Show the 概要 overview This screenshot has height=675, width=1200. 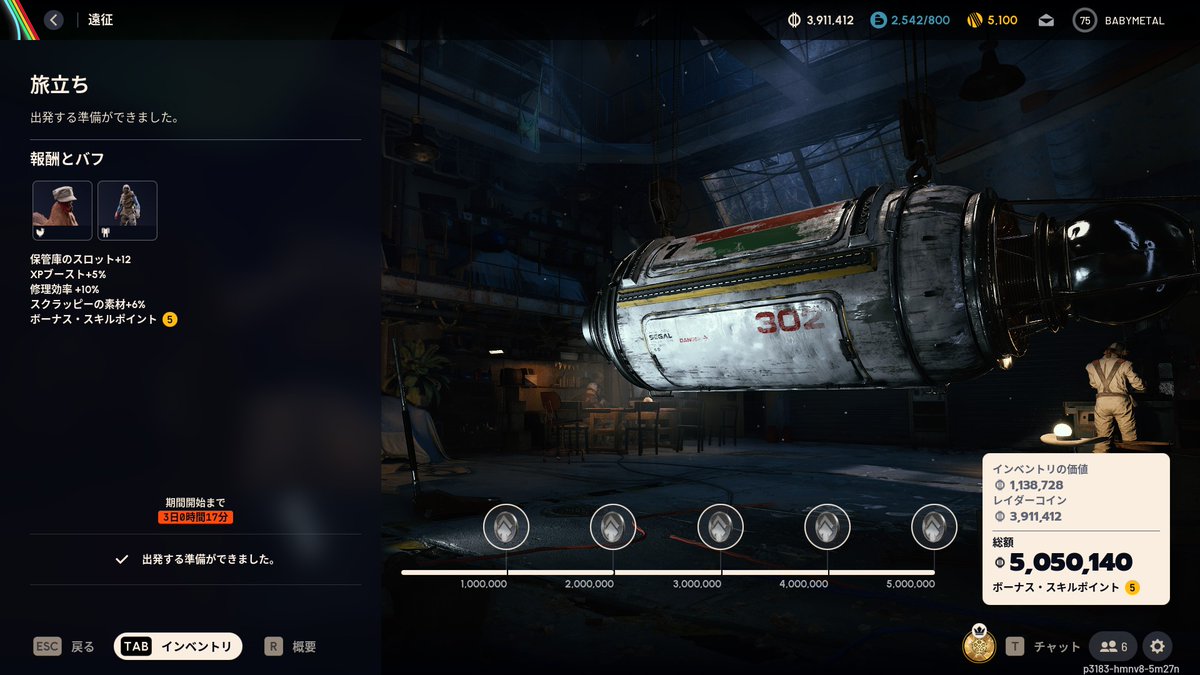tap(291, 646)
